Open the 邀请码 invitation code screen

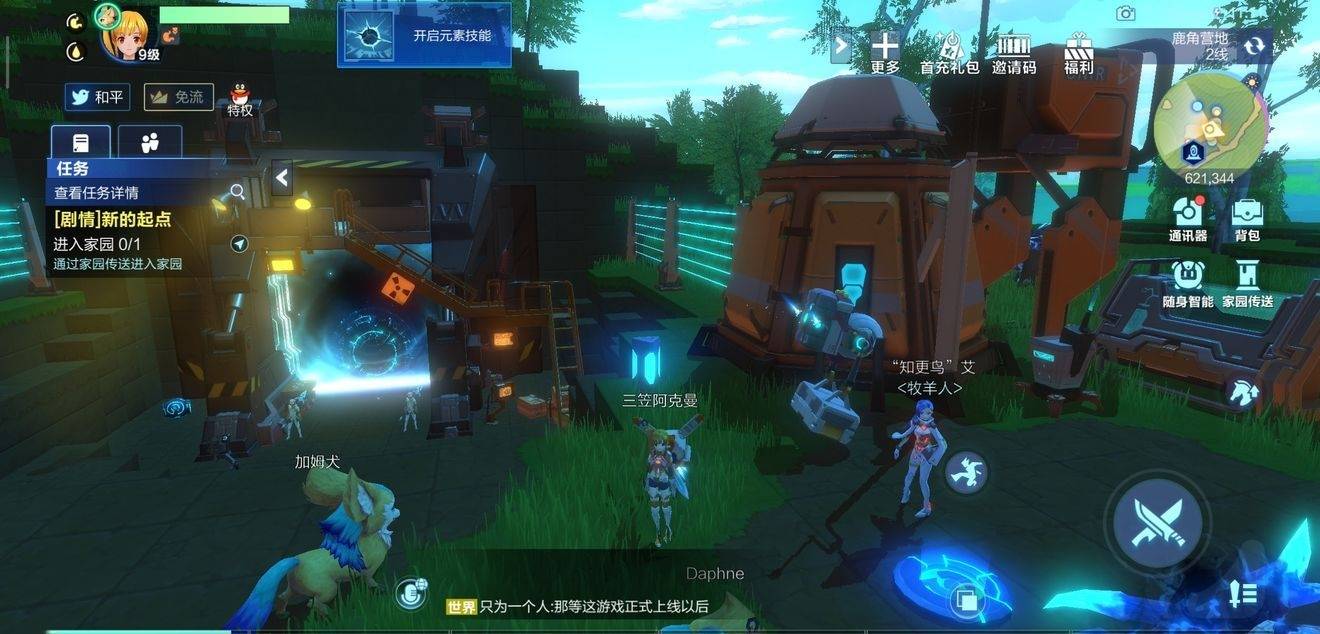(x=1013, y=52)
